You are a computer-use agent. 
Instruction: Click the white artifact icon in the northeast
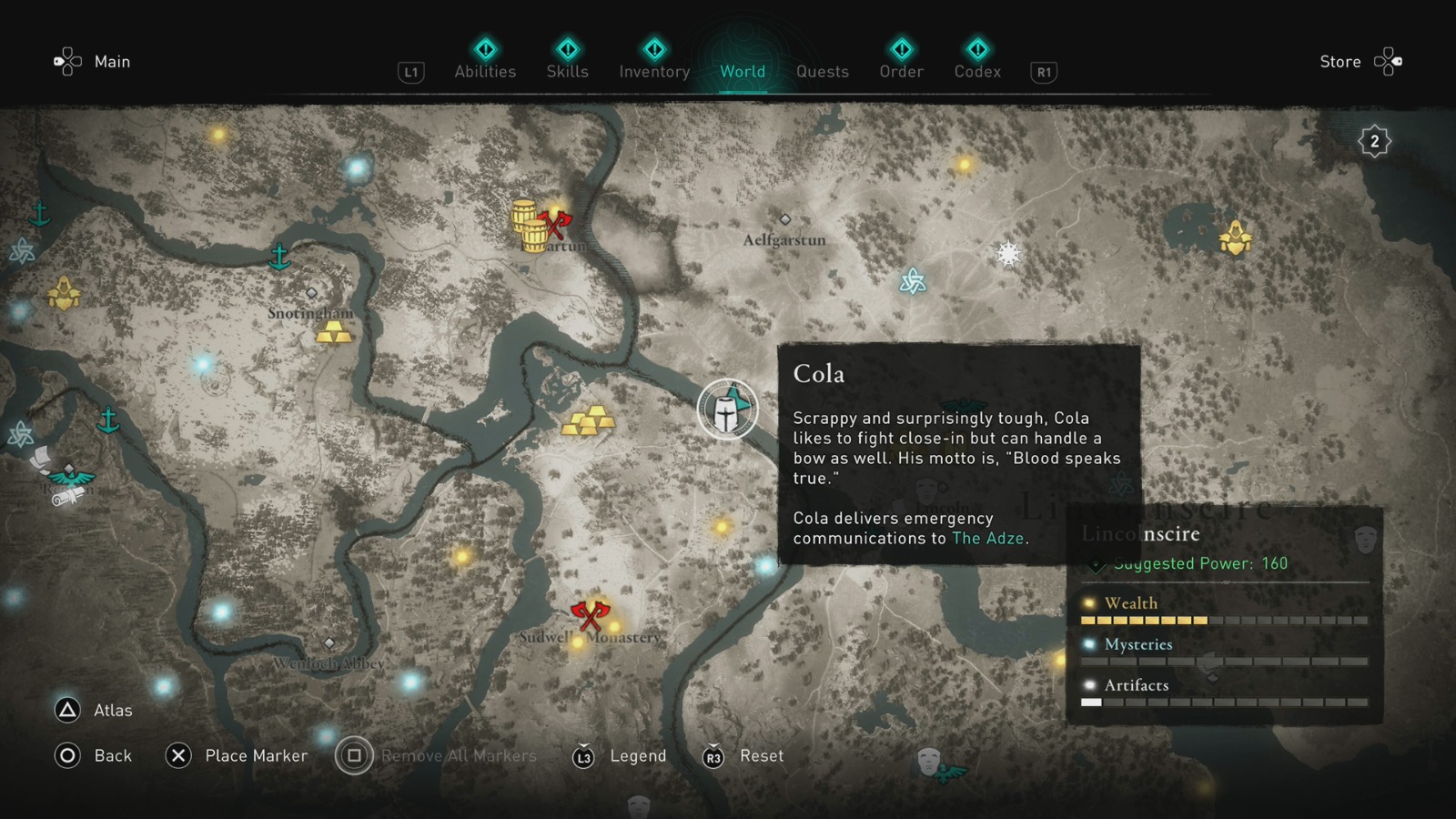click(x=1008, y=253)
